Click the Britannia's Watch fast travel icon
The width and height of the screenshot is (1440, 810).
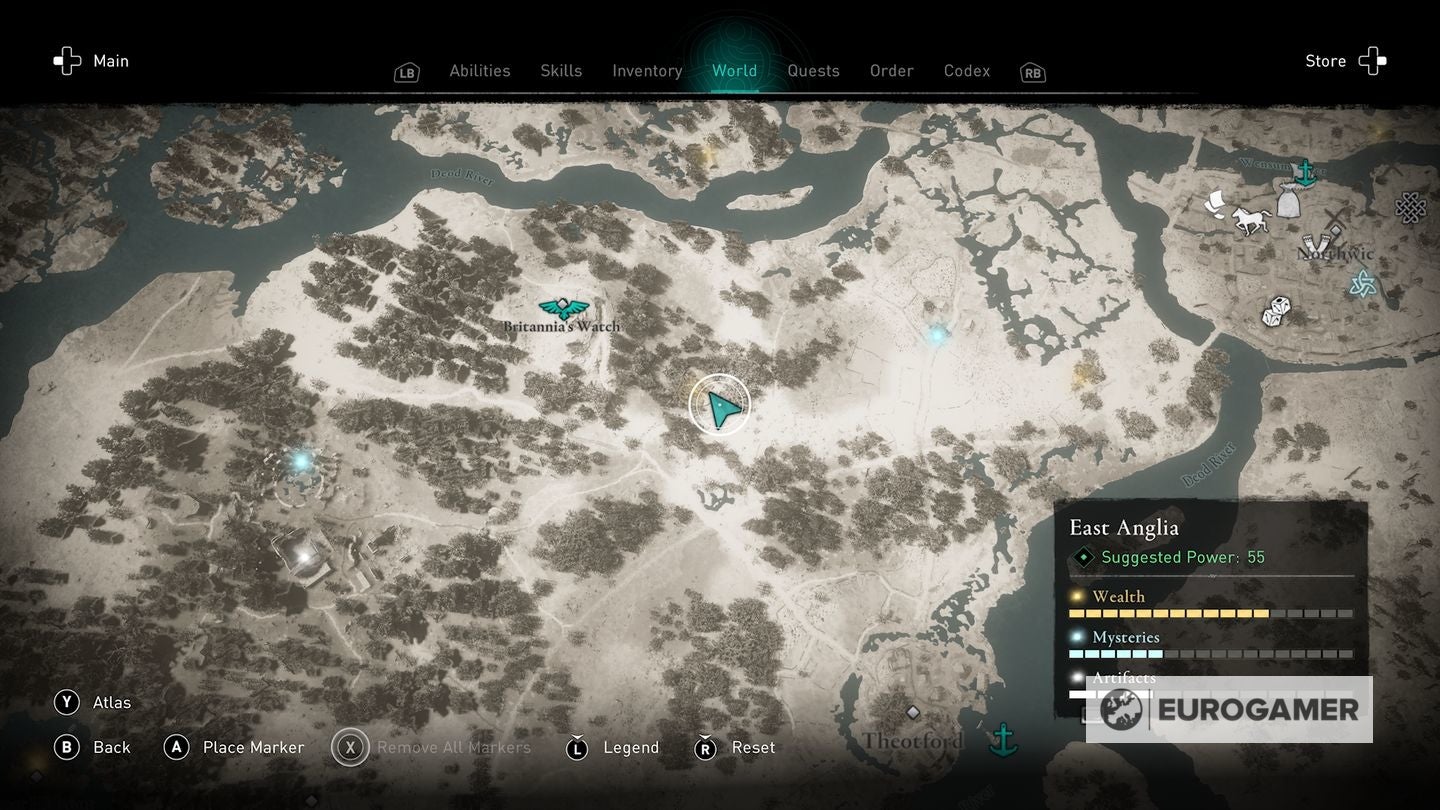pos(563,307)
